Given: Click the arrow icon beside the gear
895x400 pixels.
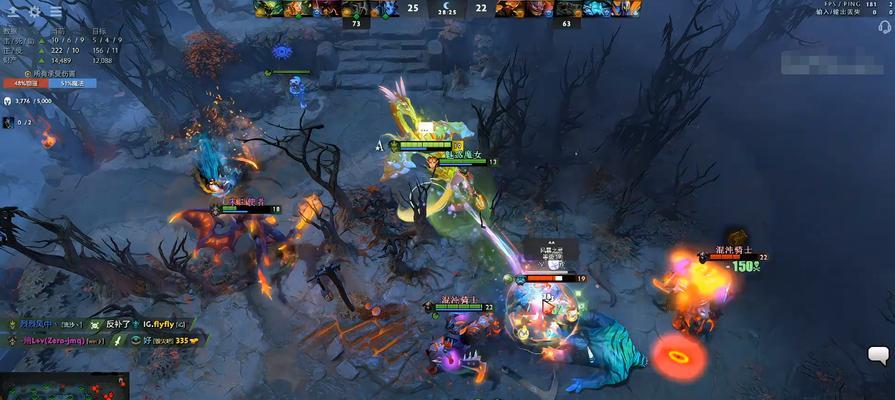Looking at the screenshot, I should 13,11.
